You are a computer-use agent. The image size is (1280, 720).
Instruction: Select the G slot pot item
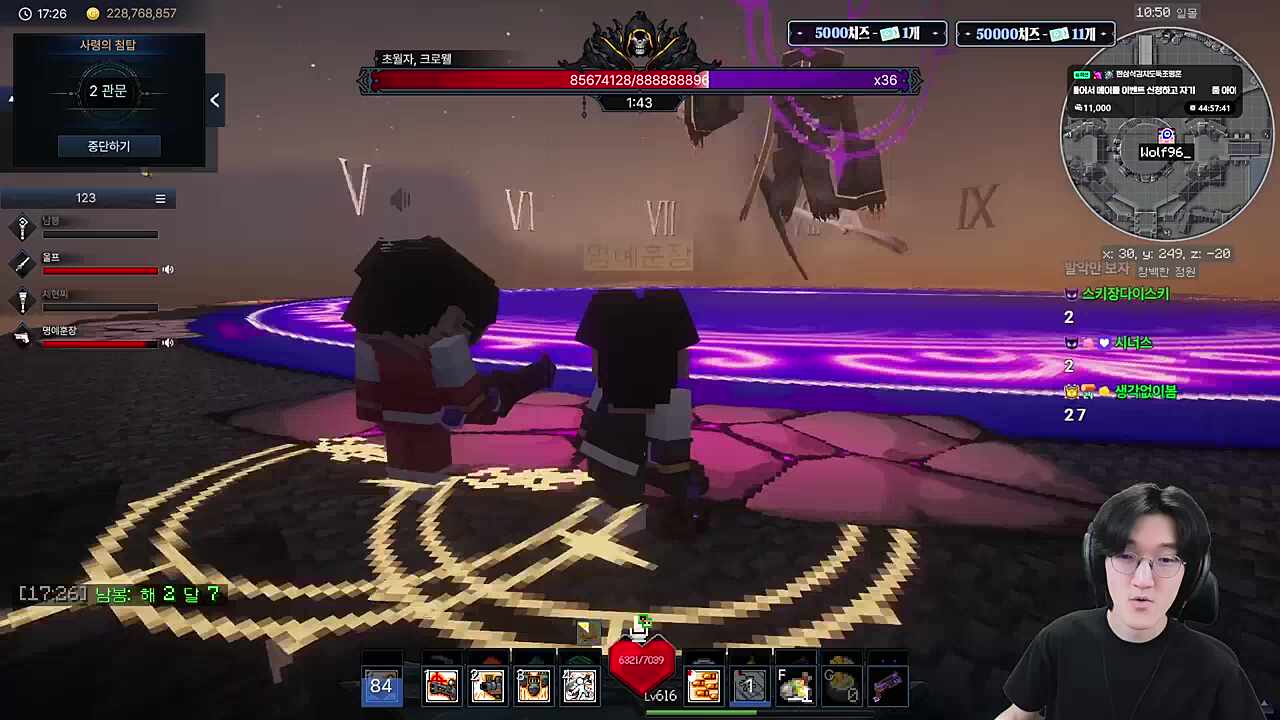[841, 686]
